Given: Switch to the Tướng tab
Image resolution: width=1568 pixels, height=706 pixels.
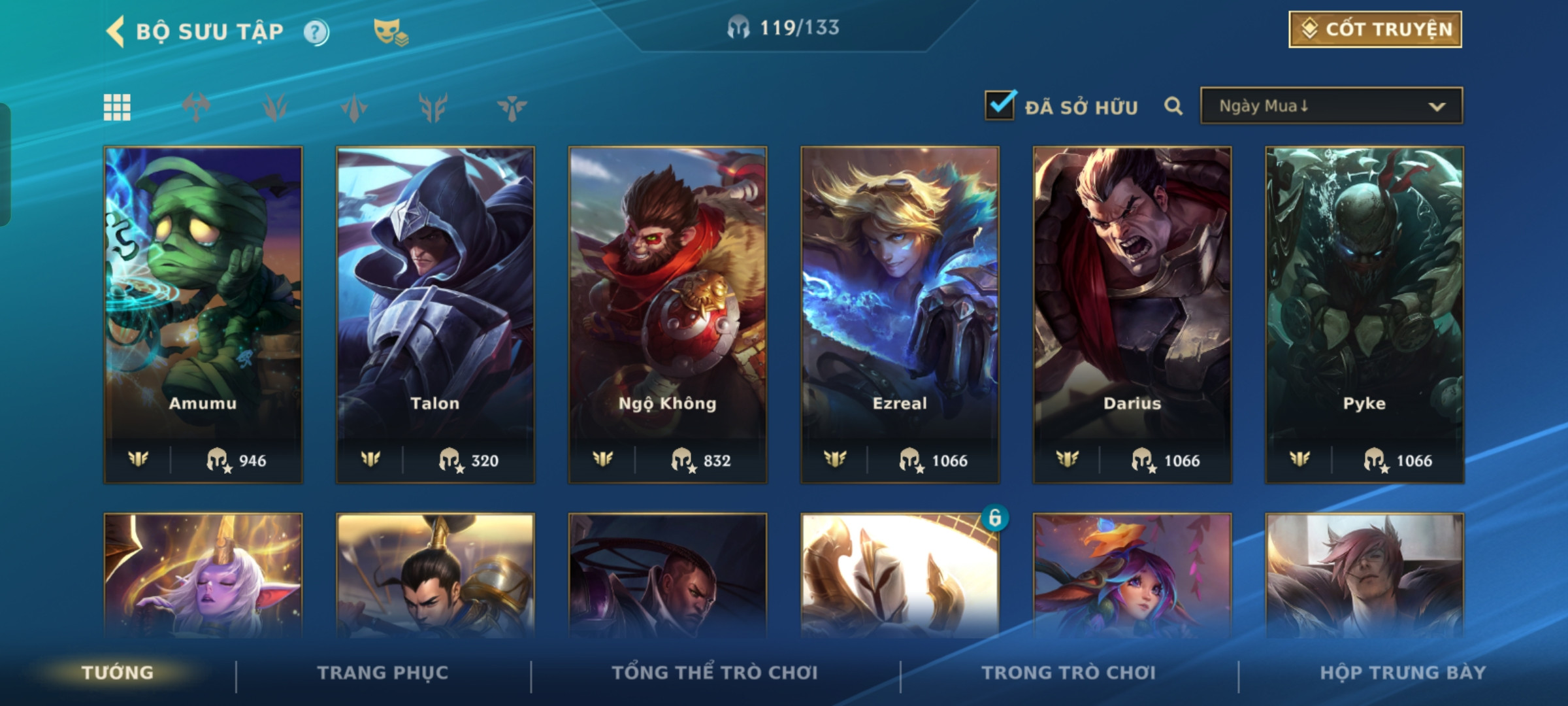Looking at the screenshot, I should coord(118,673).
